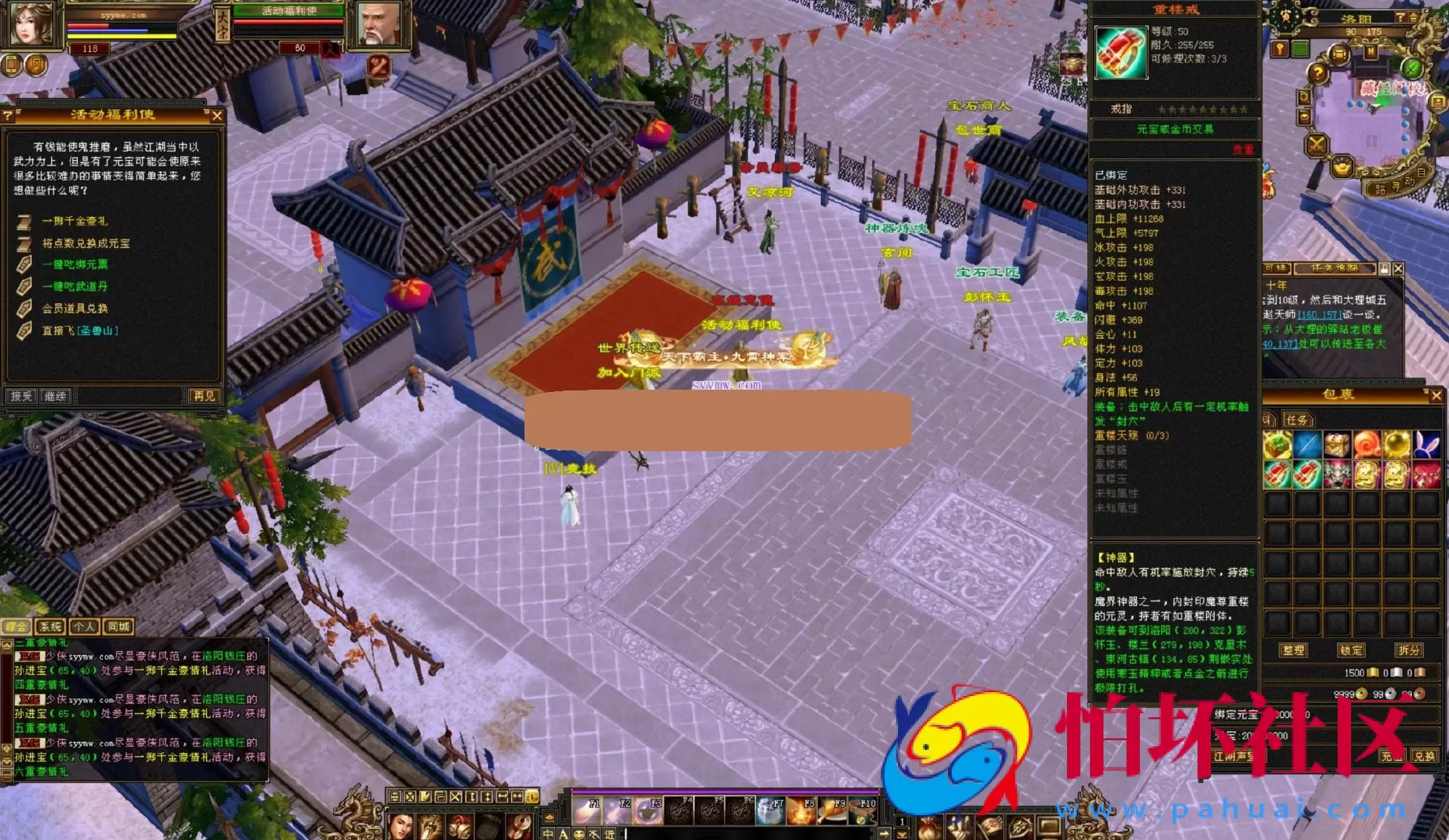Viewport: 1449px width, 840px height.
Task: Click the roof-shaped icon to collapse the skill bar
Action: click(549, 818)
